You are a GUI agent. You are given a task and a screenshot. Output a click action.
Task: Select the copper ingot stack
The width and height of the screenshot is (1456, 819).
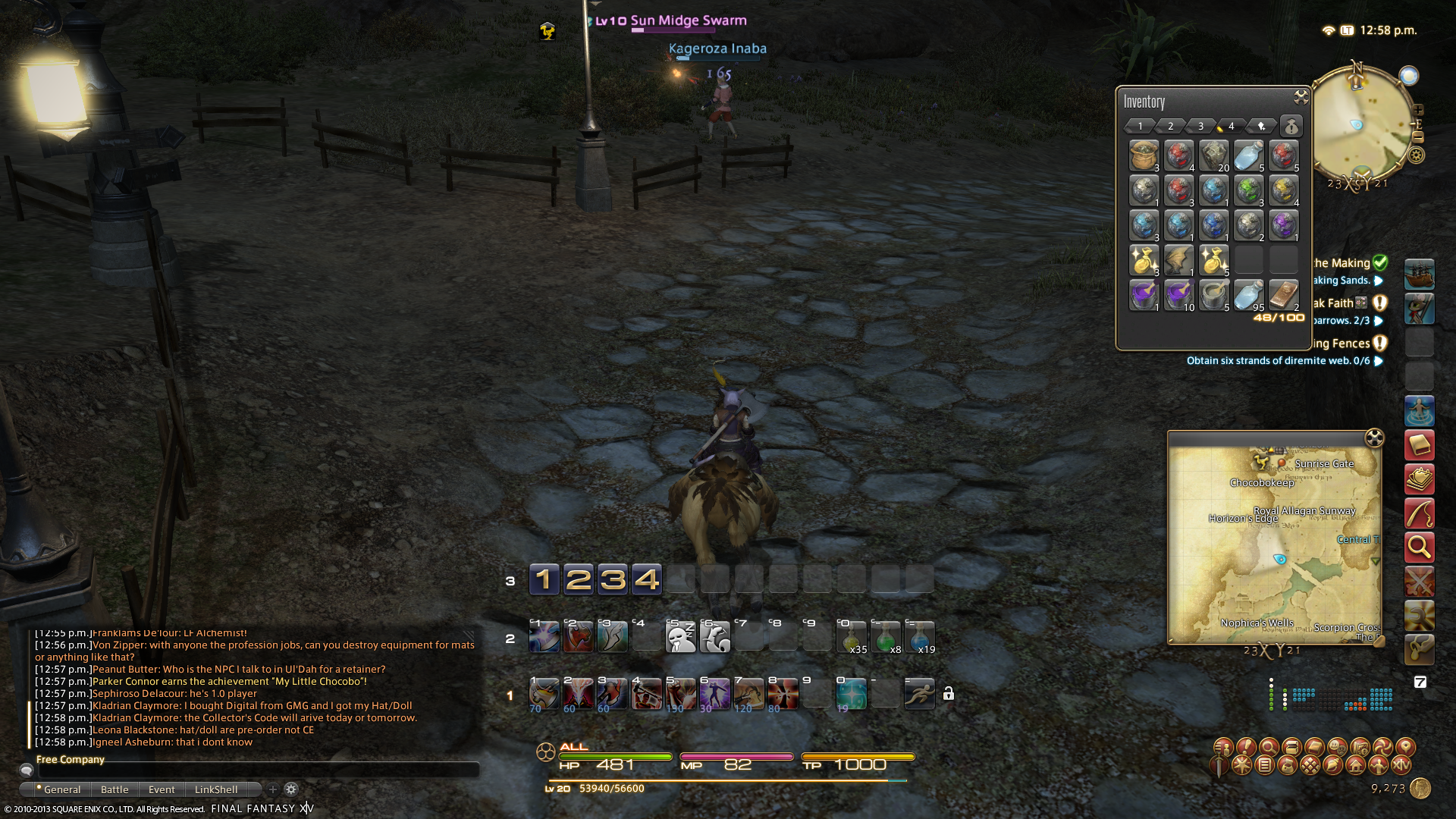click(x=1283, y=295)
